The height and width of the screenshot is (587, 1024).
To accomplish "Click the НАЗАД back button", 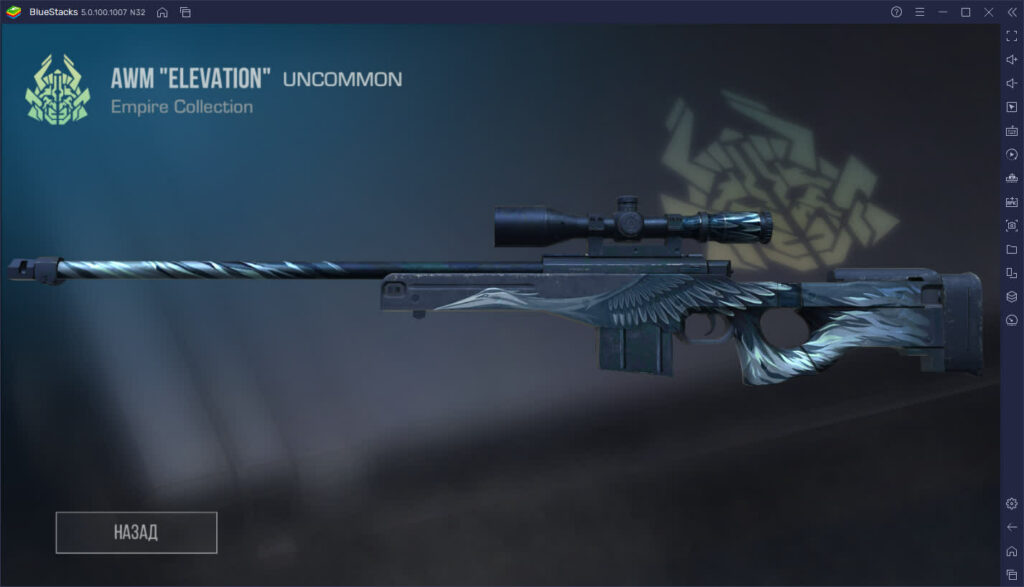I will (136, 532).
